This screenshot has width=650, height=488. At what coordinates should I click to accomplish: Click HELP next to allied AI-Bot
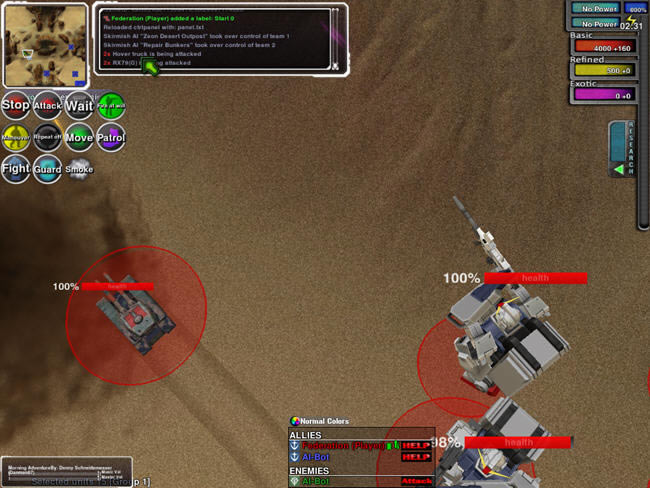click(x=416, y=457)
